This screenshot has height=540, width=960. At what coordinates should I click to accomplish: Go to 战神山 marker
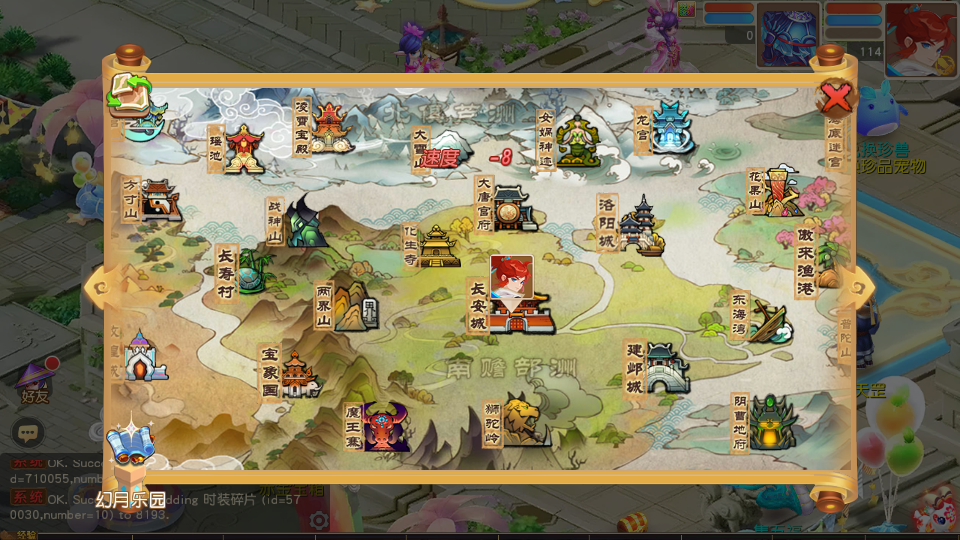point(307,223)
